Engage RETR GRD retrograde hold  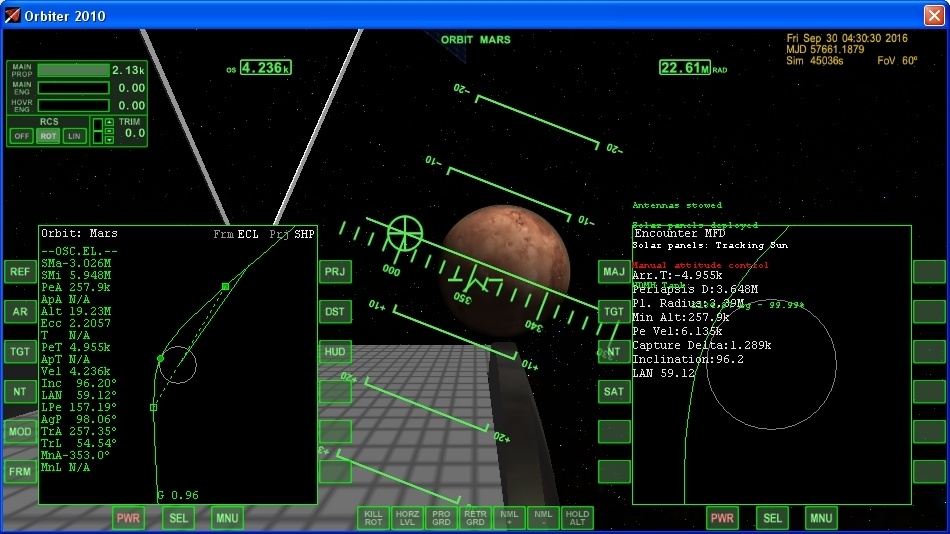tap(475, 518)
